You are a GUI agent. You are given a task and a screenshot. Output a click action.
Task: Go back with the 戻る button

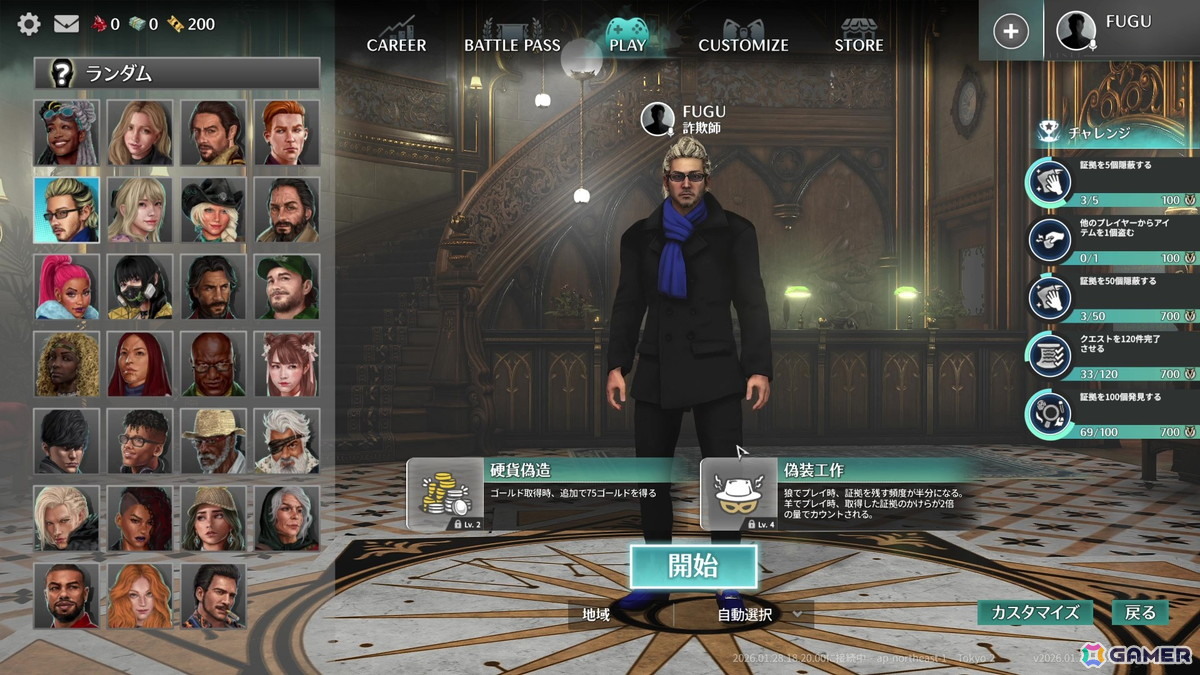tap(1140, 612)
